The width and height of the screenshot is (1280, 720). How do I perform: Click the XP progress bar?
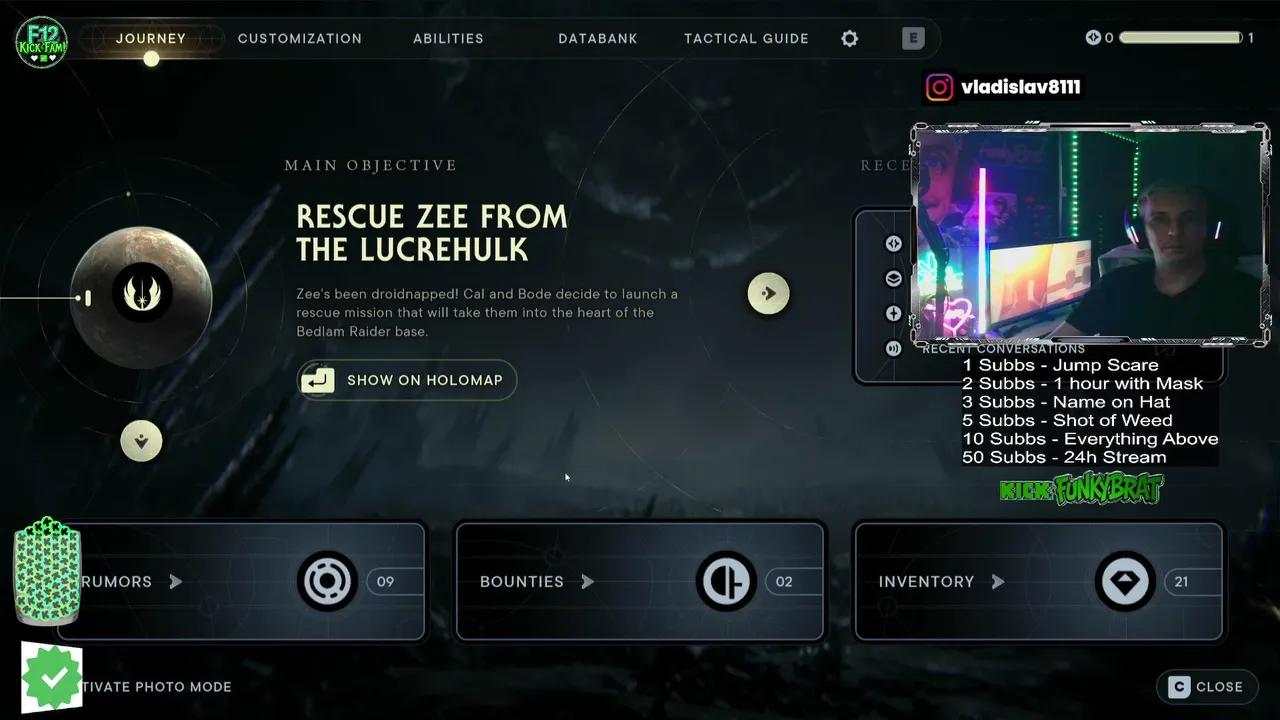(1180, 37)
